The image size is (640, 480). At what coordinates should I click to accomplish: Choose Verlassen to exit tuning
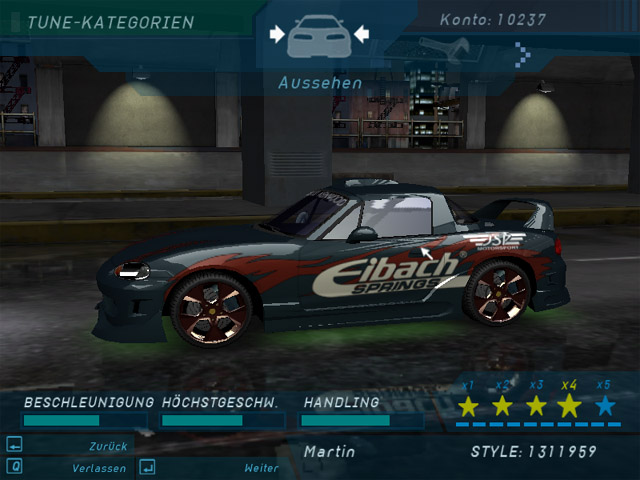tap(98, 467)
